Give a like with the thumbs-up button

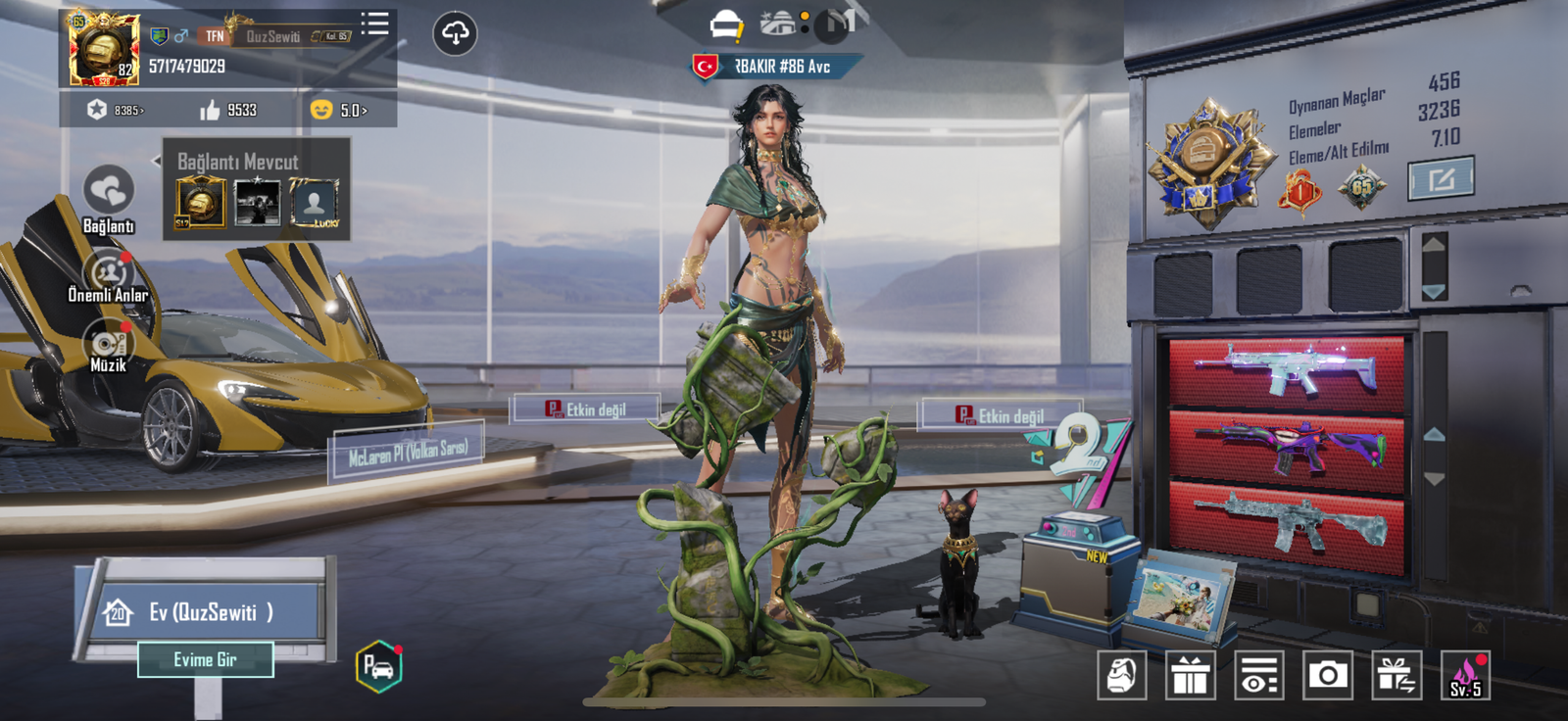pos(210,110)
